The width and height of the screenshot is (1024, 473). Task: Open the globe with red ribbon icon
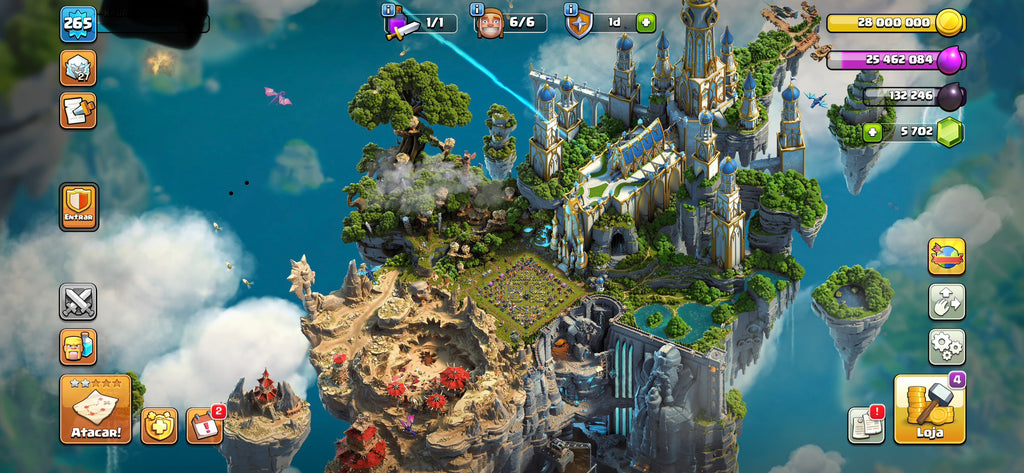tap(946, 256)
